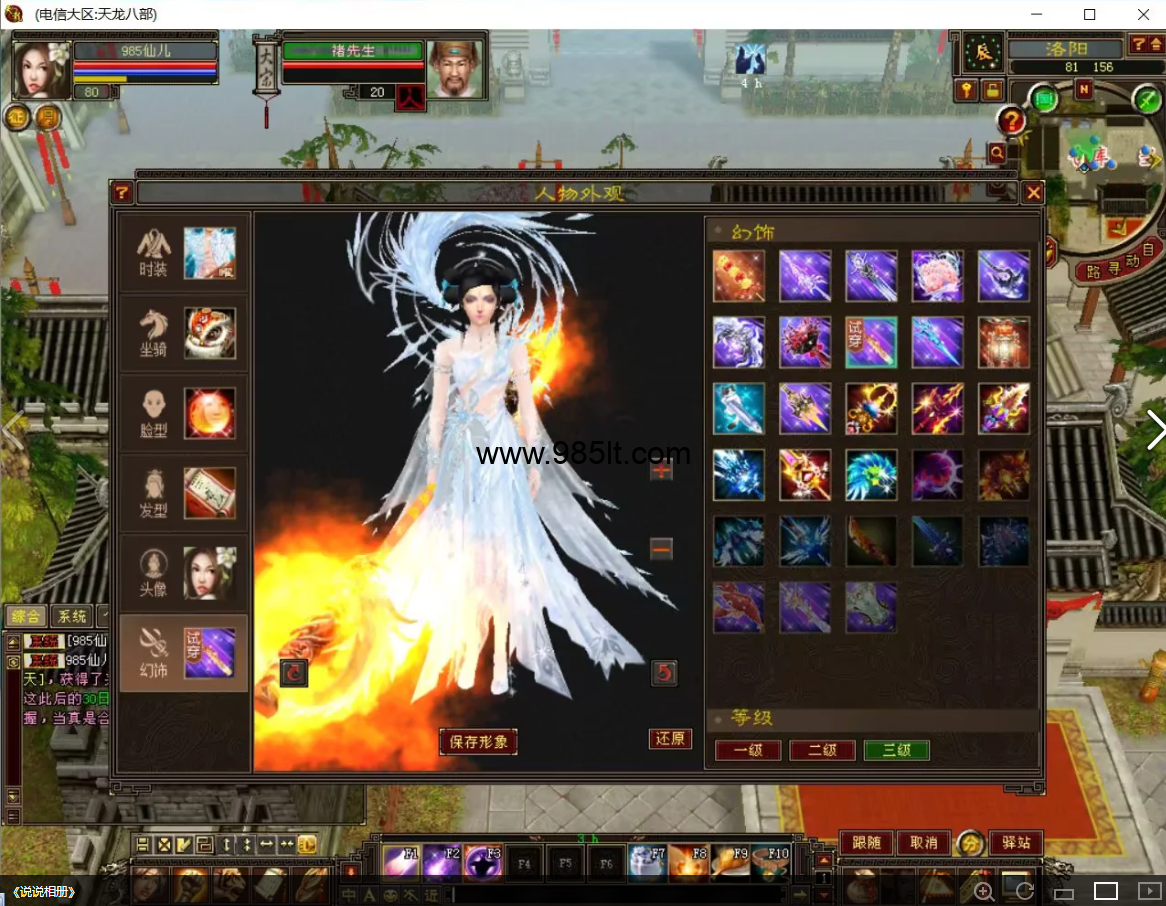
Task: Select the 一级 level button
Action: point(748,750)
